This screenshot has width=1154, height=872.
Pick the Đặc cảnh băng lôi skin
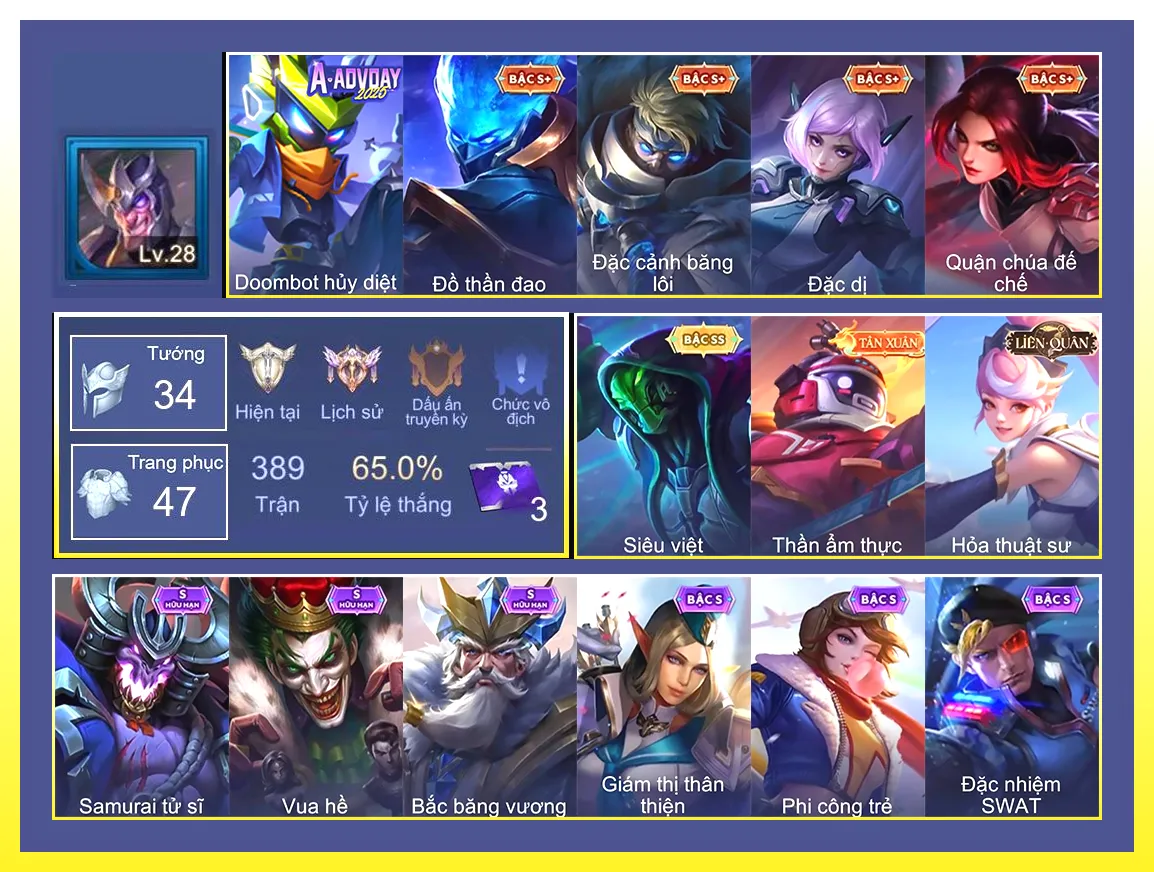click(x=663, y=175)
